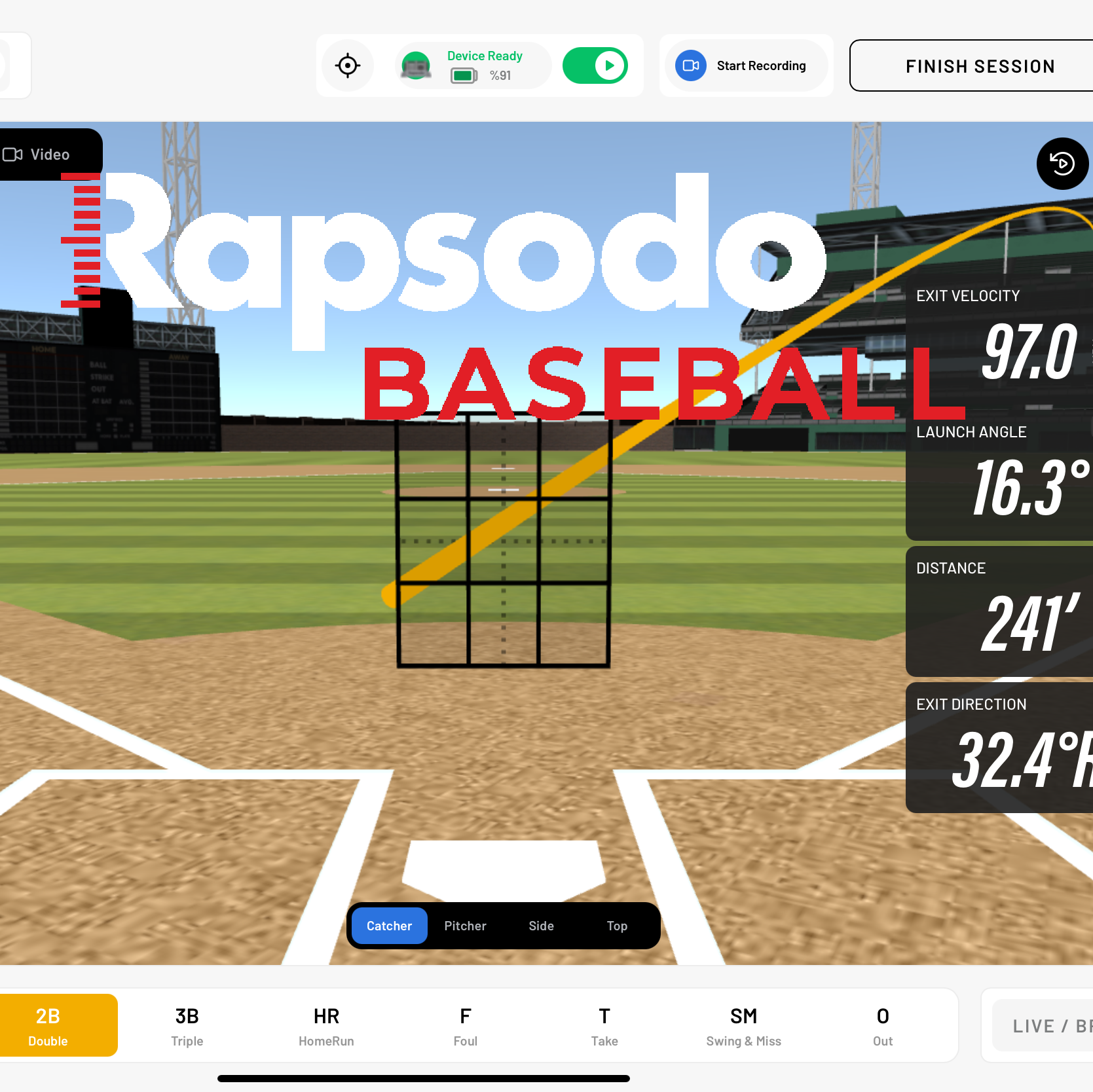
Task: Tap the play arrow inside the green toggle
Action: (x=609, y=65)
